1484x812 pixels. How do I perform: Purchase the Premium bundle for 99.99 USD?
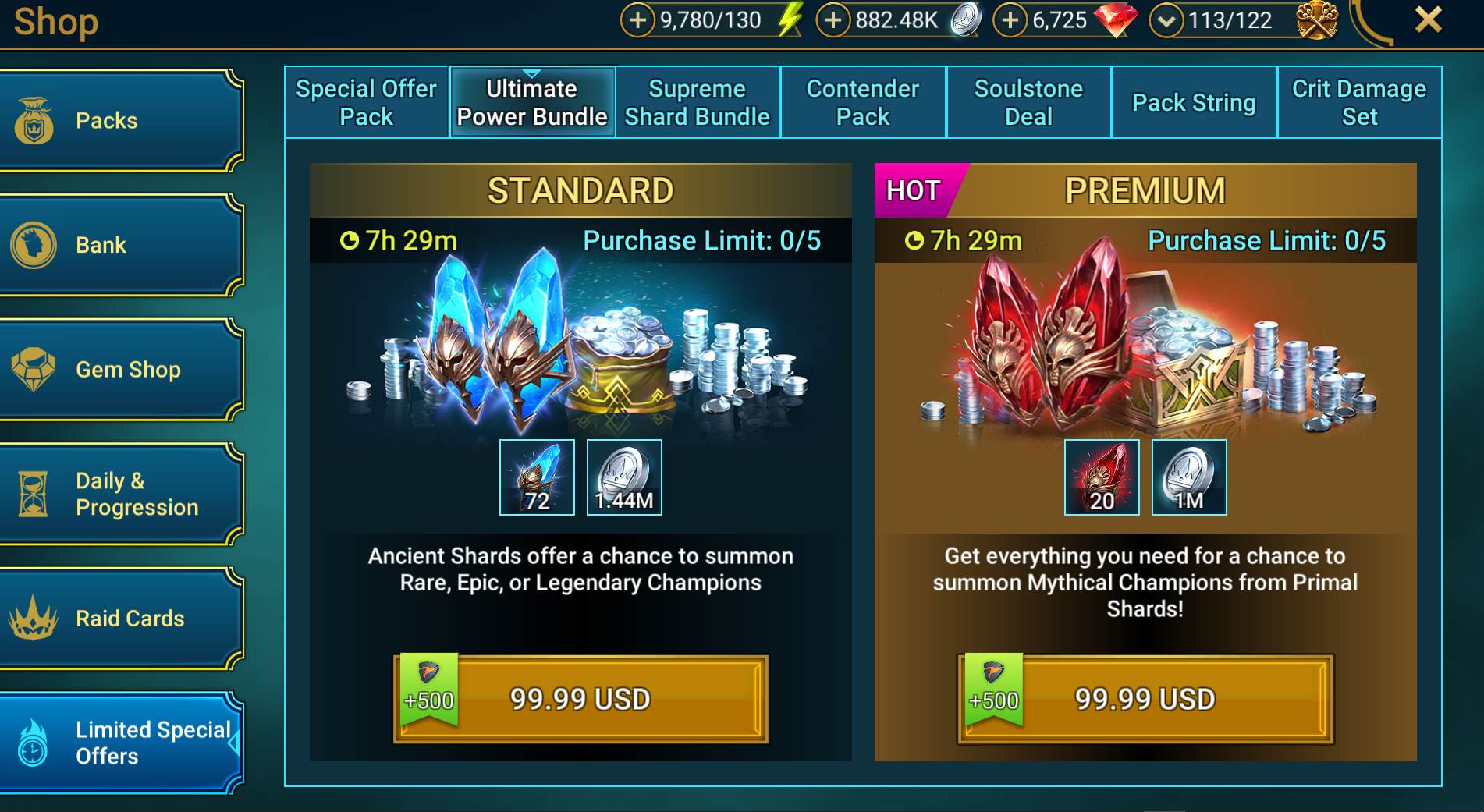coord(1145,699)
